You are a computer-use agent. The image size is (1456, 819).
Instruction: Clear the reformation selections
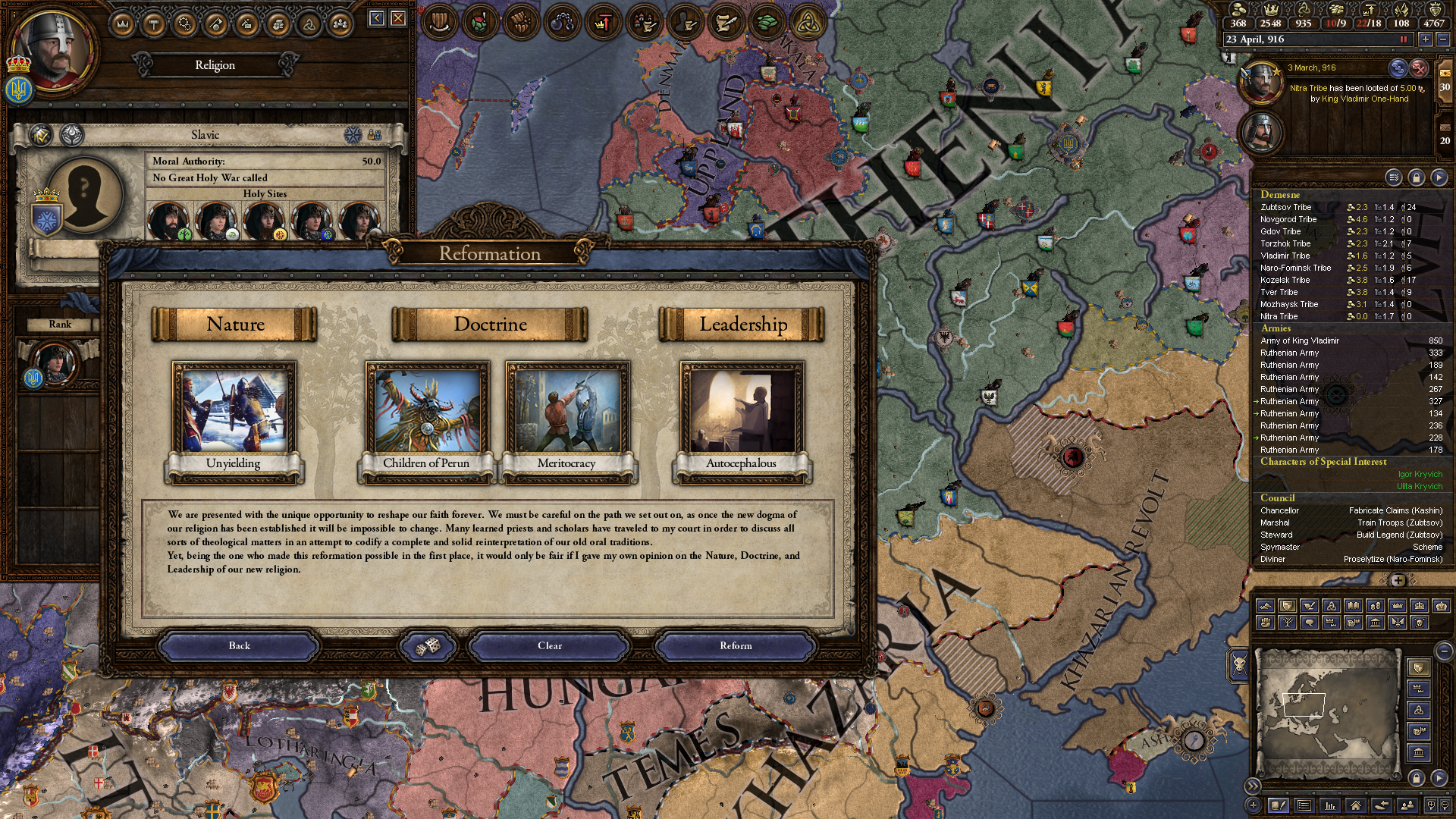click(x=550, y=645)
